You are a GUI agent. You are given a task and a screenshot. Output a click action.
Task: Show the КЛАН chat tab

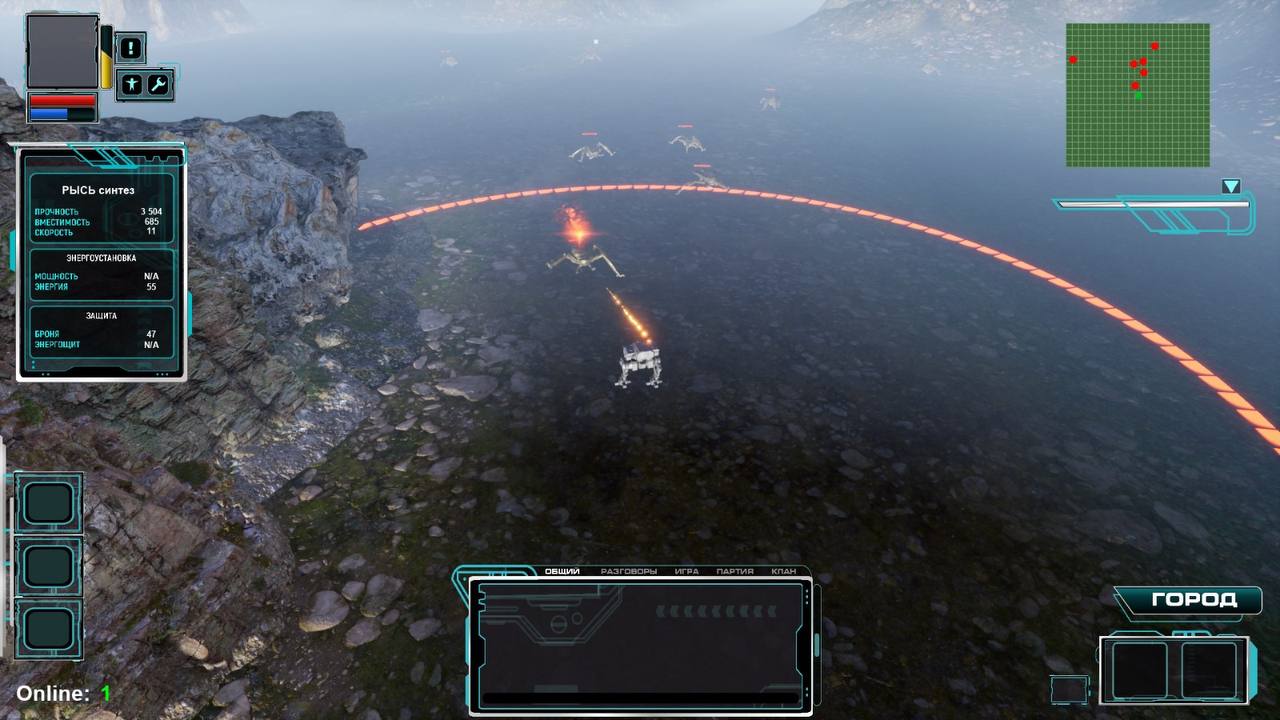tap(784, 572)
